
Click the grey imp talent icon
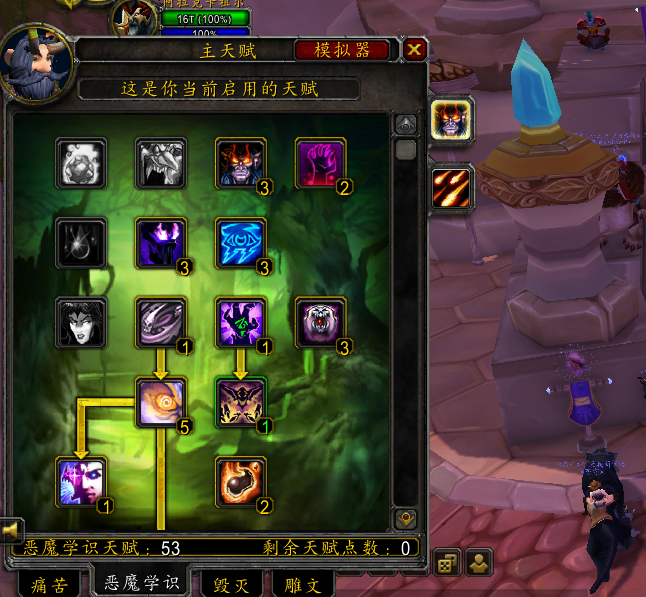[161, 163]
